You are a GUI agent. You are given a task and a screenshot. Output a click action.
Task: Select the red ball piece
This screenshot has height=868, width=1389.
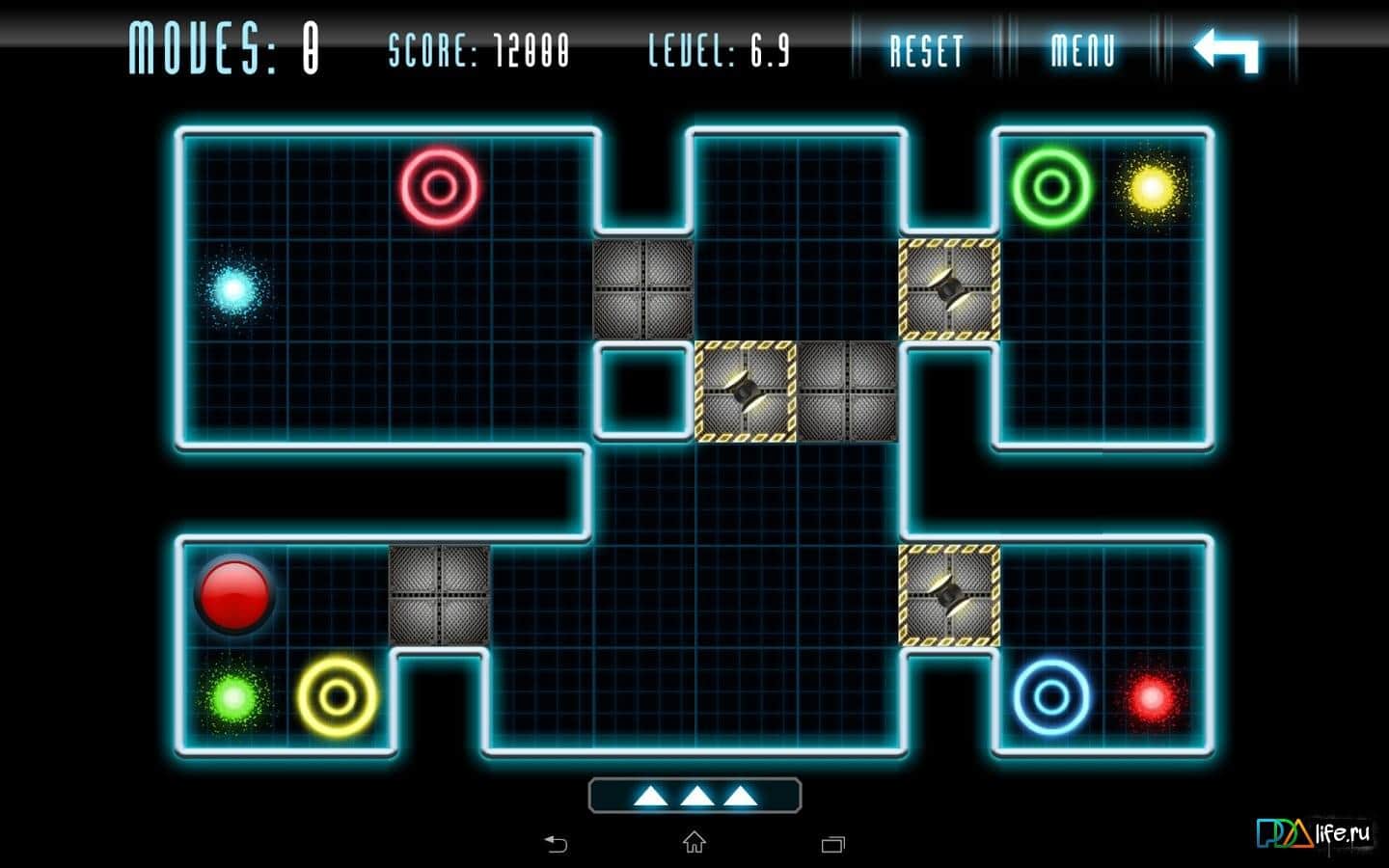[233, 593]
